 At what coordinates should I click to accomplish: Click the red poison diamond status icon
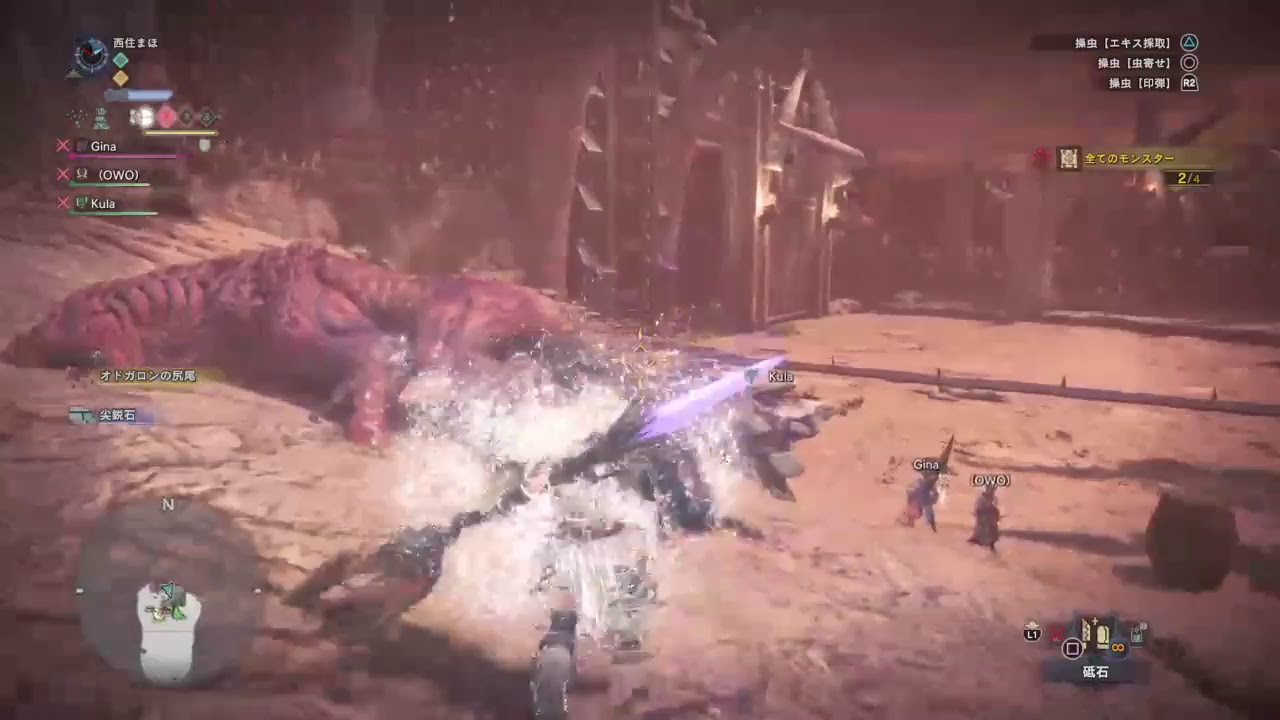[x=166, y=115]
